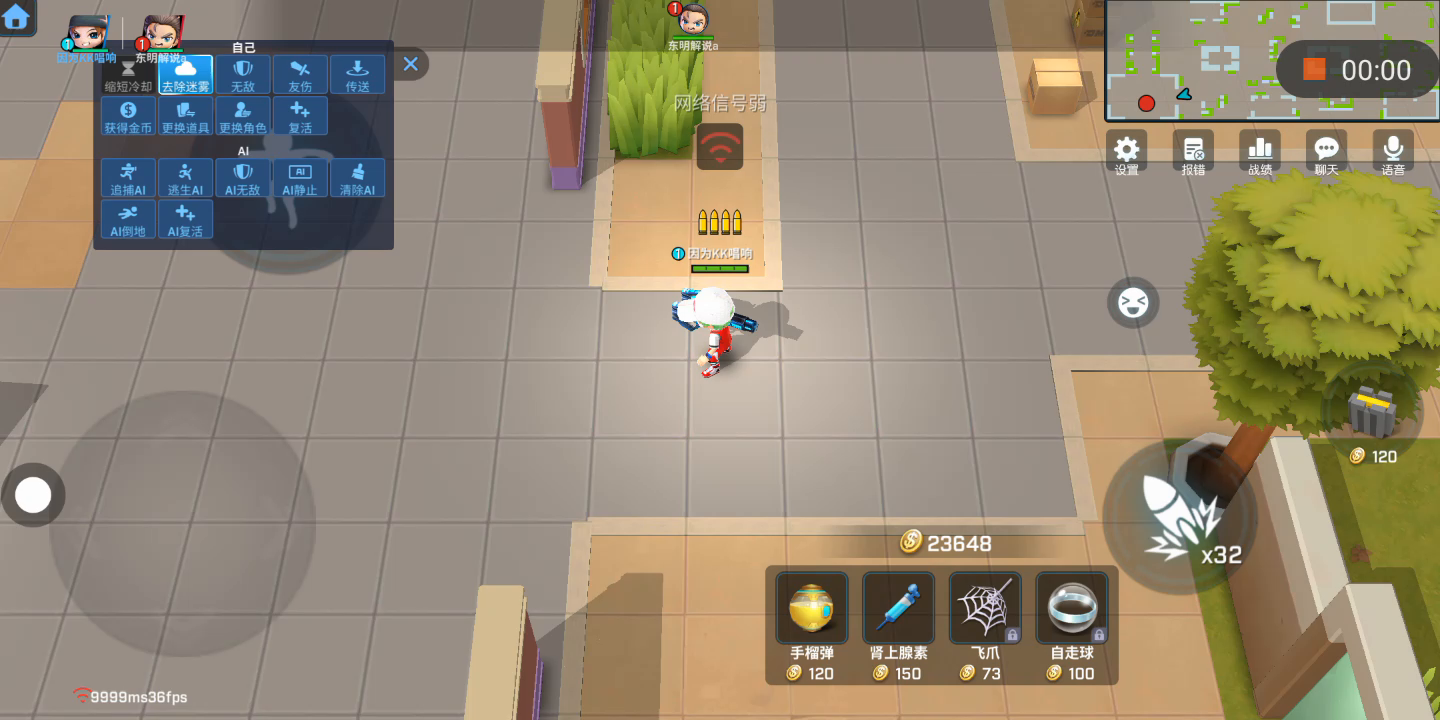Image resolution: width=1440 pixels, height=720 pixels.
Task: Select 清除AI to clear bots
Action: pos(357,177)
